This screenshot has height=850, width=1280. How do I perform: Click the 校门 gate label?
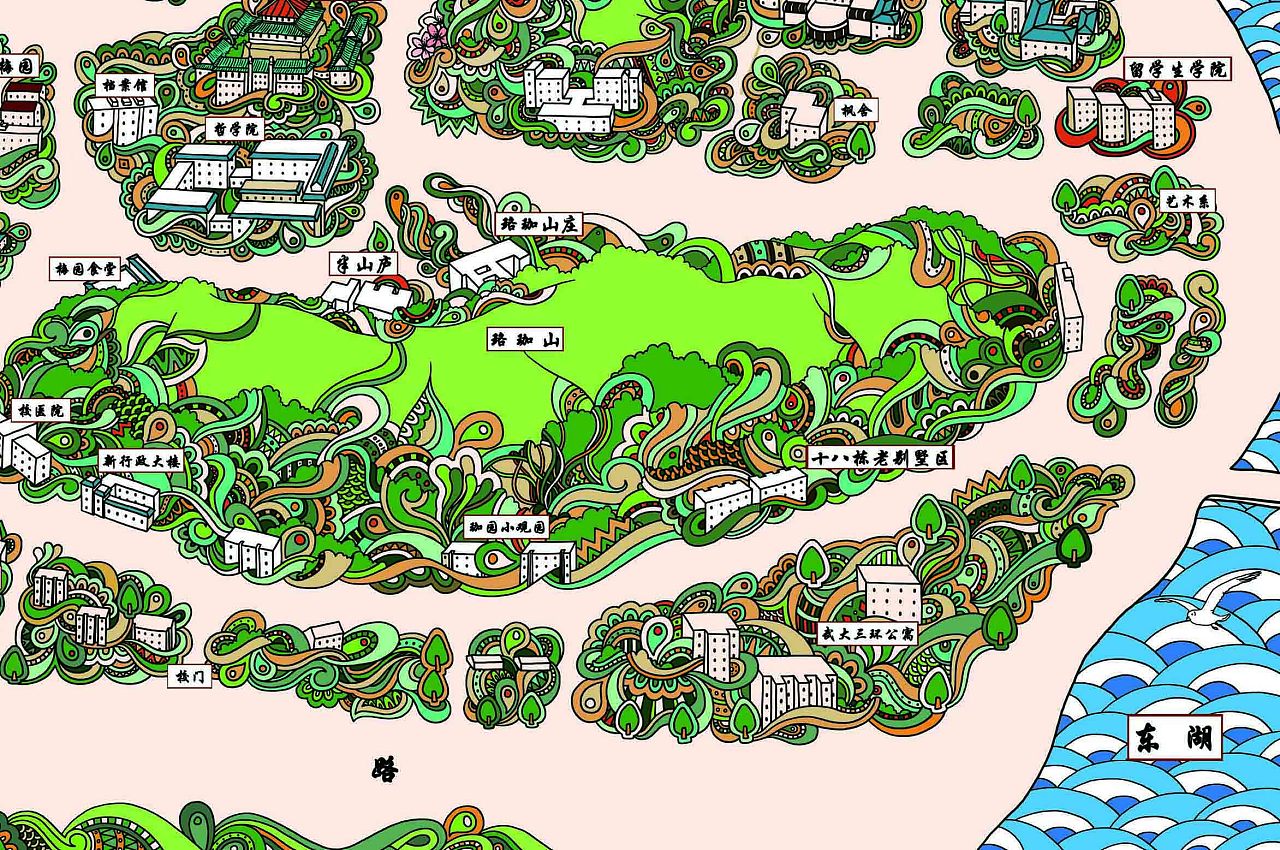click(189, 677)
